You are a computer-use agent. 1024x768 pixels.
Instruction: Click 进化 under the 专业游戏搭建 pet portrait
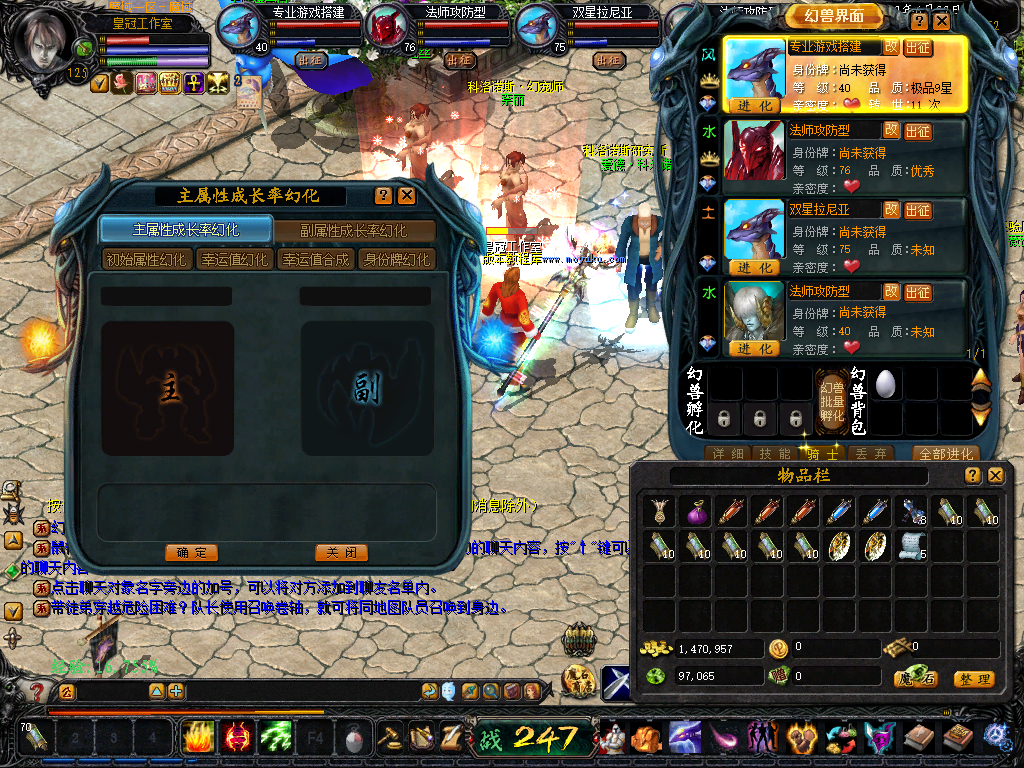click(754, 106)
